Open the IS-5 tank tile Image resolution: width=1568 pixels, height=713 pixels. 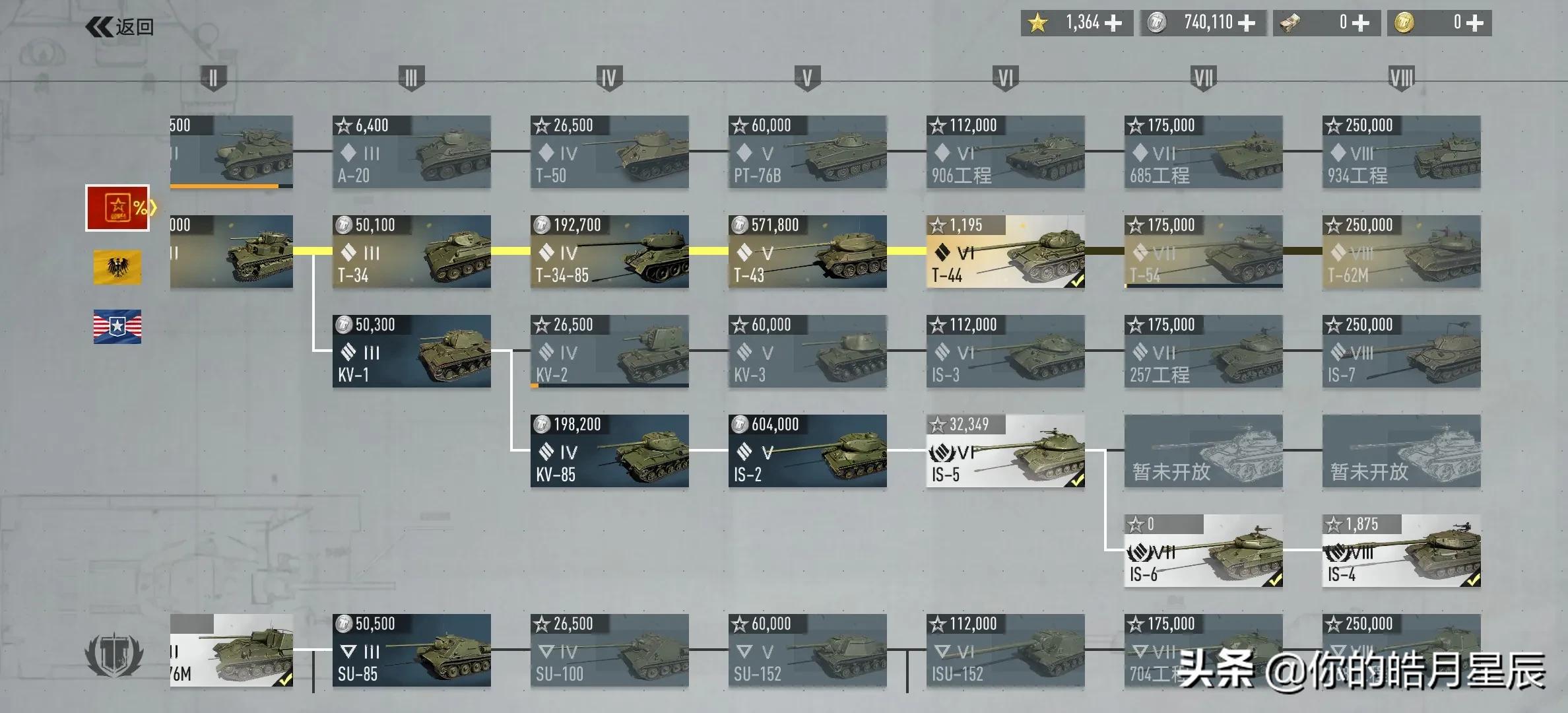tap(1005, 451)
